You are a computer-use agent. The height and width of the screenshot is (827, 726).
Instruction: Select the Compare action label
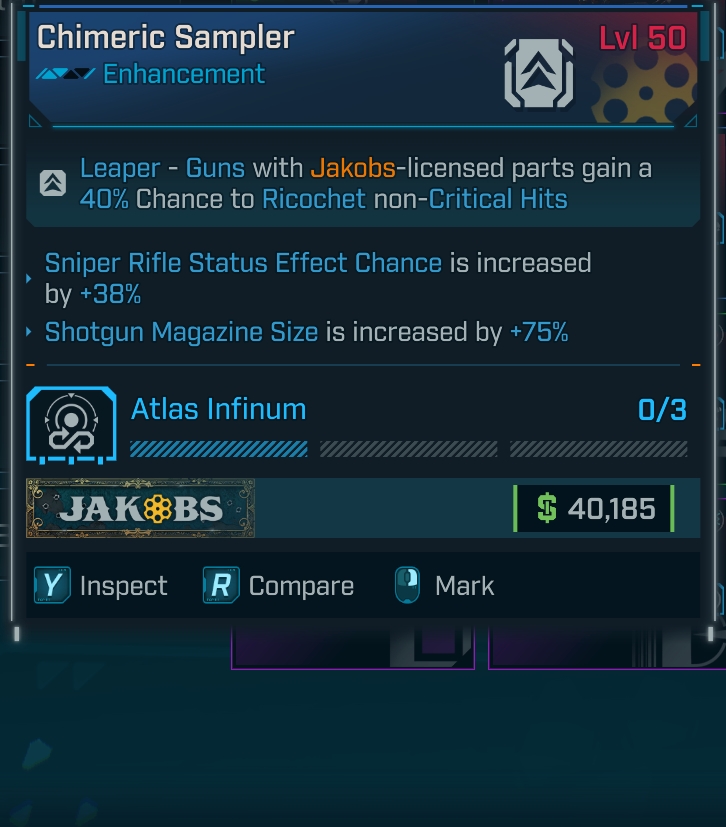[301, 586]
